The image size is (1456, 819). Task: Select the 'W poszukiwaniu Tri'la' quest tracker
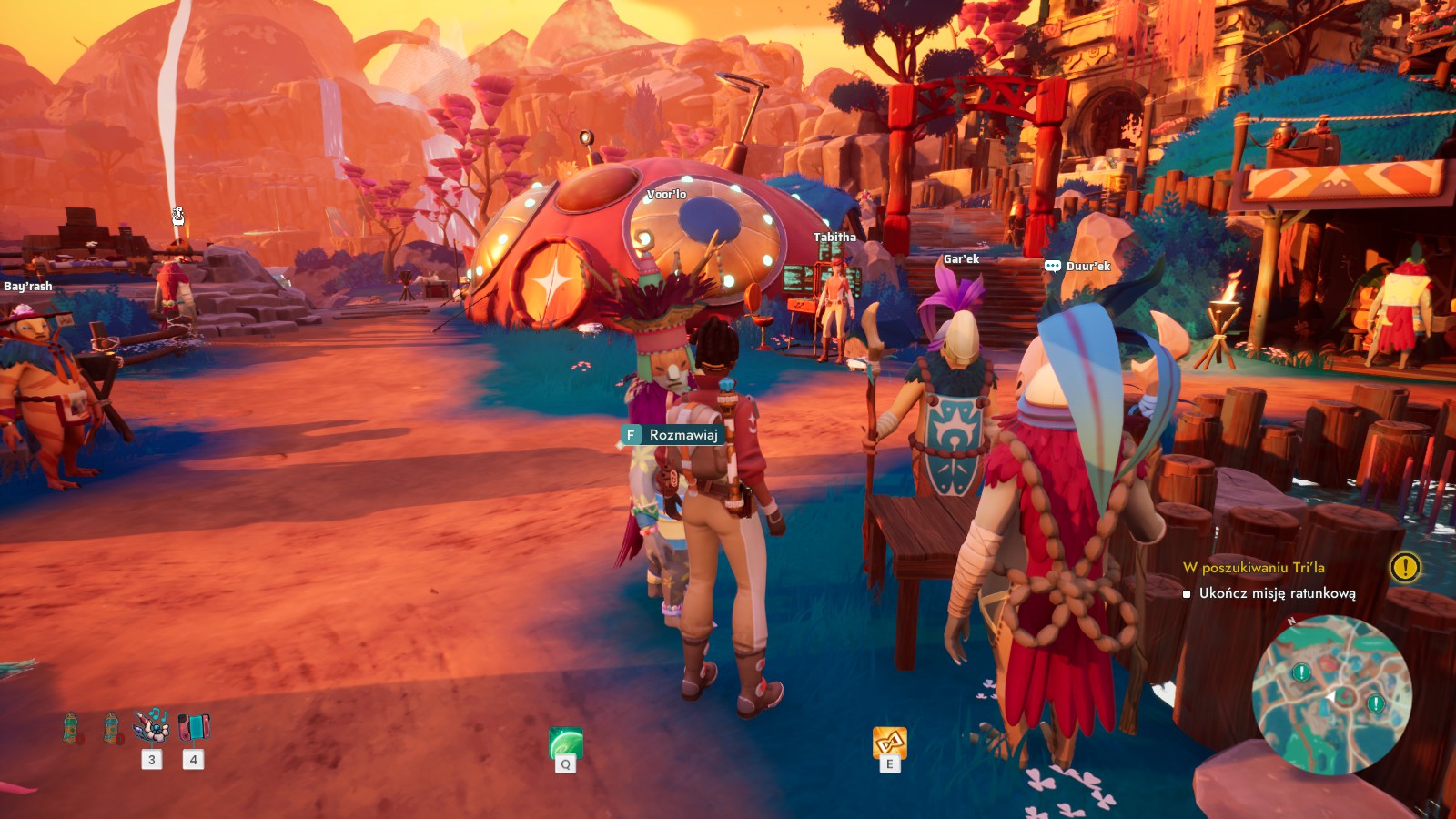point(1253,568)
